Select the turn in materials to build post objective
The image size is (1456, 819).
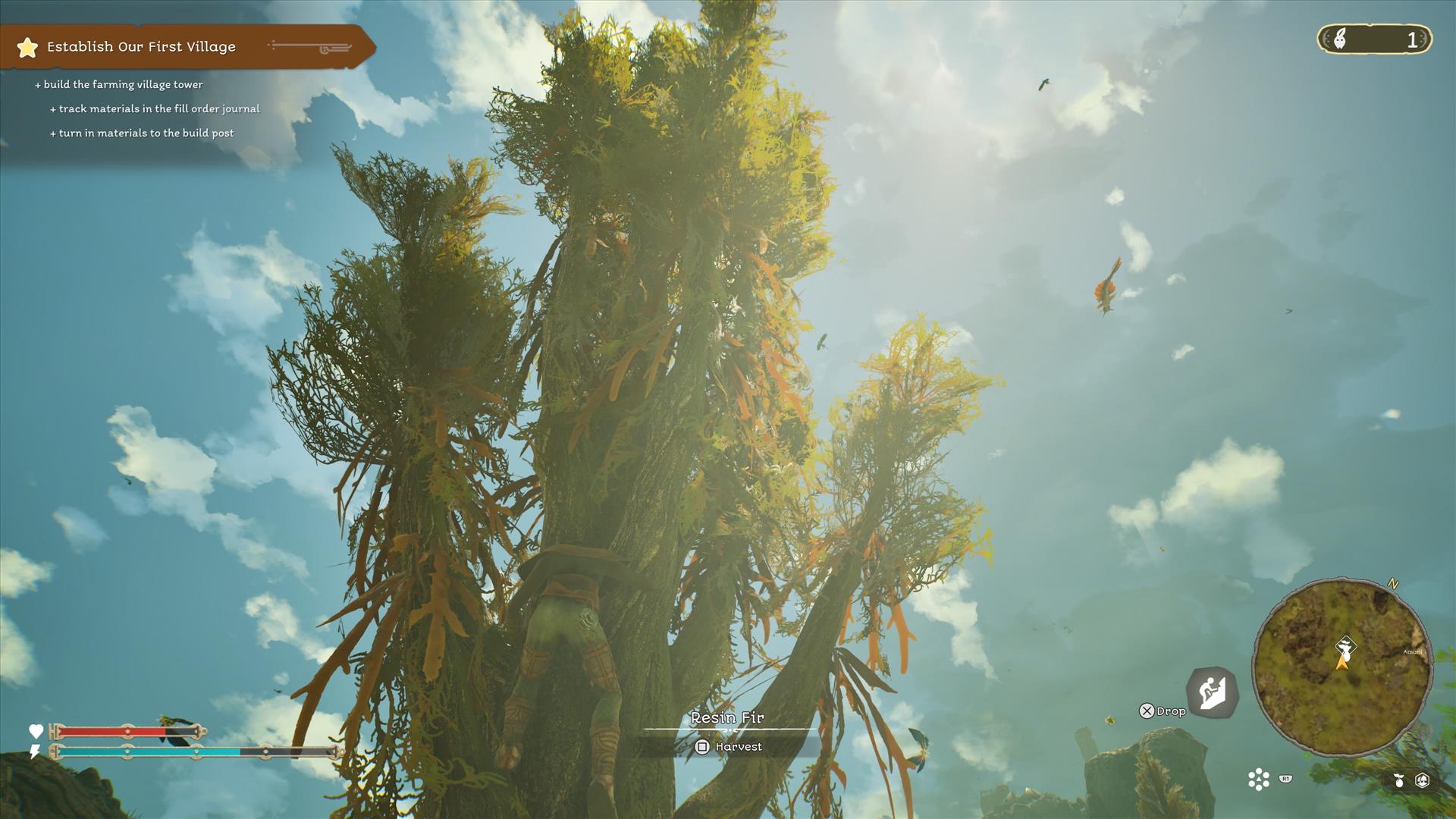pos(146,133)
